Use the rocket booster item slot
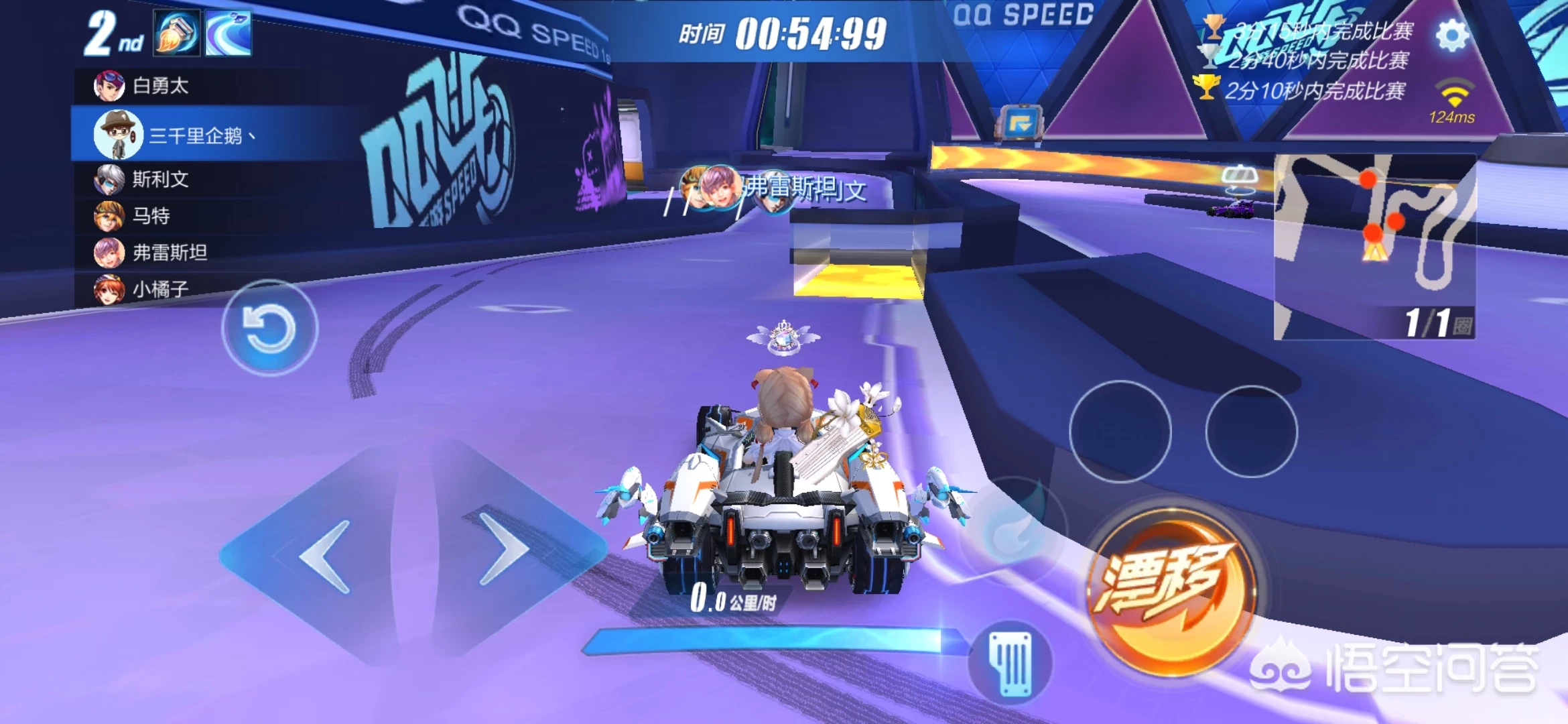The width and height of the screenshot is (1568, 724). (x=177, y=33)
